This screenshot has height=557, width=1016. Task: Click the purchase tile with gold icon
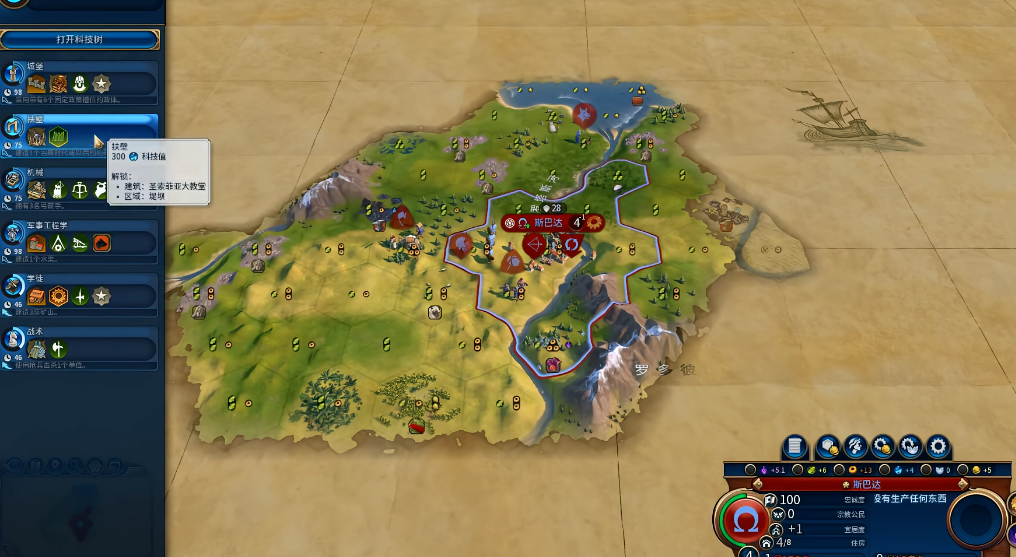coord(828,446)
